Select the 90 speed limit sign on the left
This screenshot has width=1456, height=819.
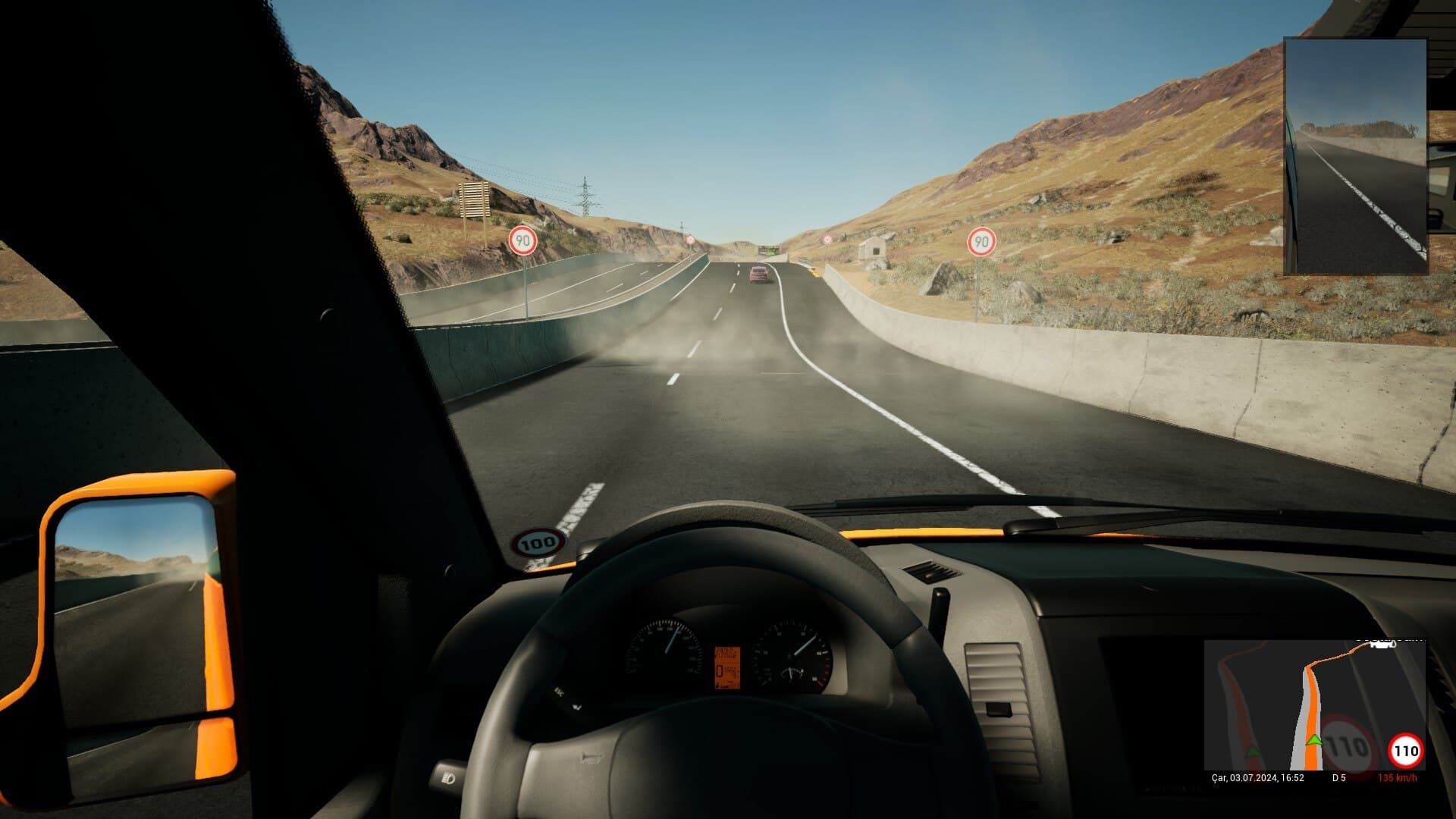pyautogui.click(x=523, y=240)
